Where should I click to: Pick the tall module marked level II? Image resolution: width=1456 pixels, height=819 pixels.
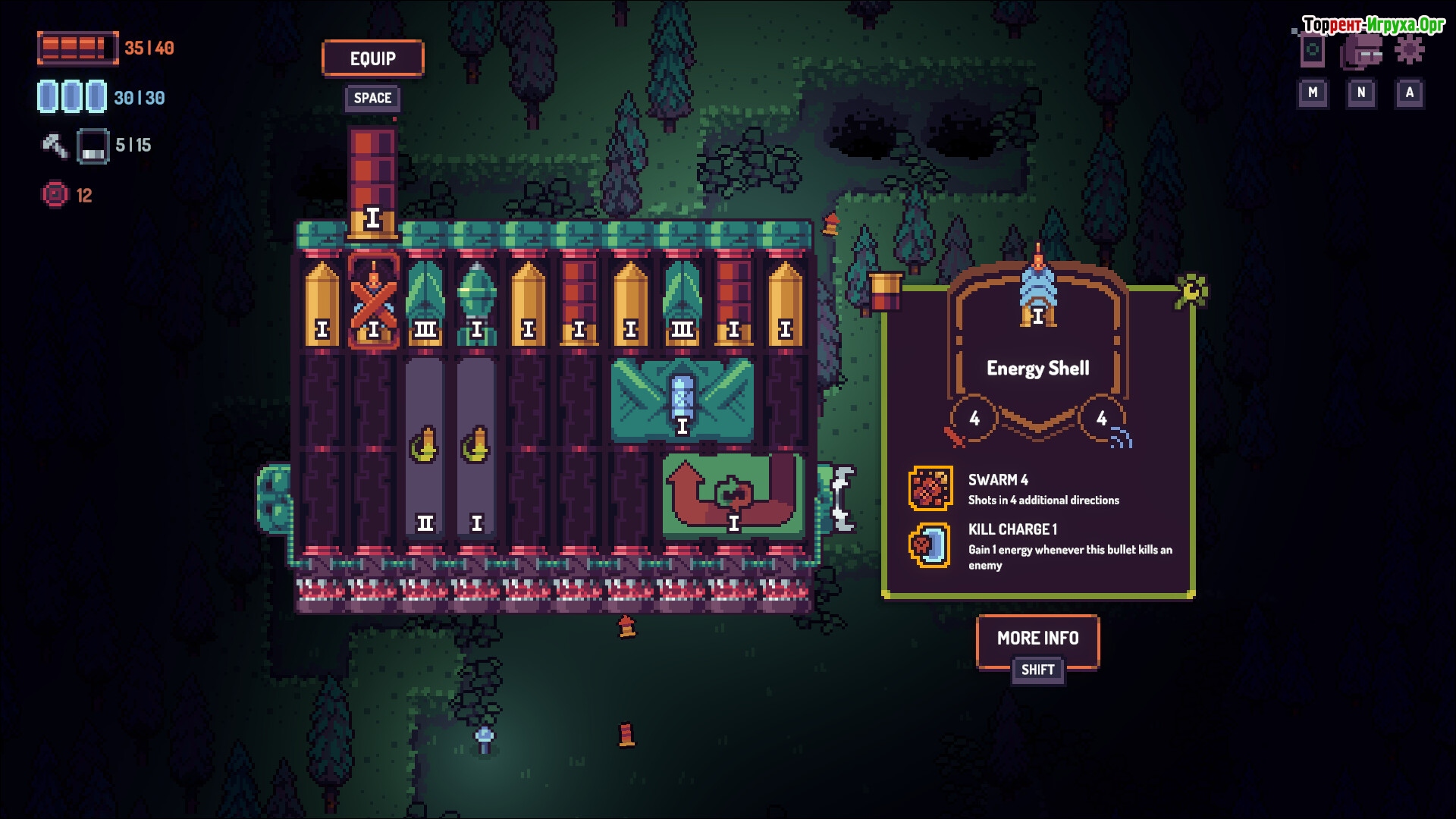tap(425, 447)
